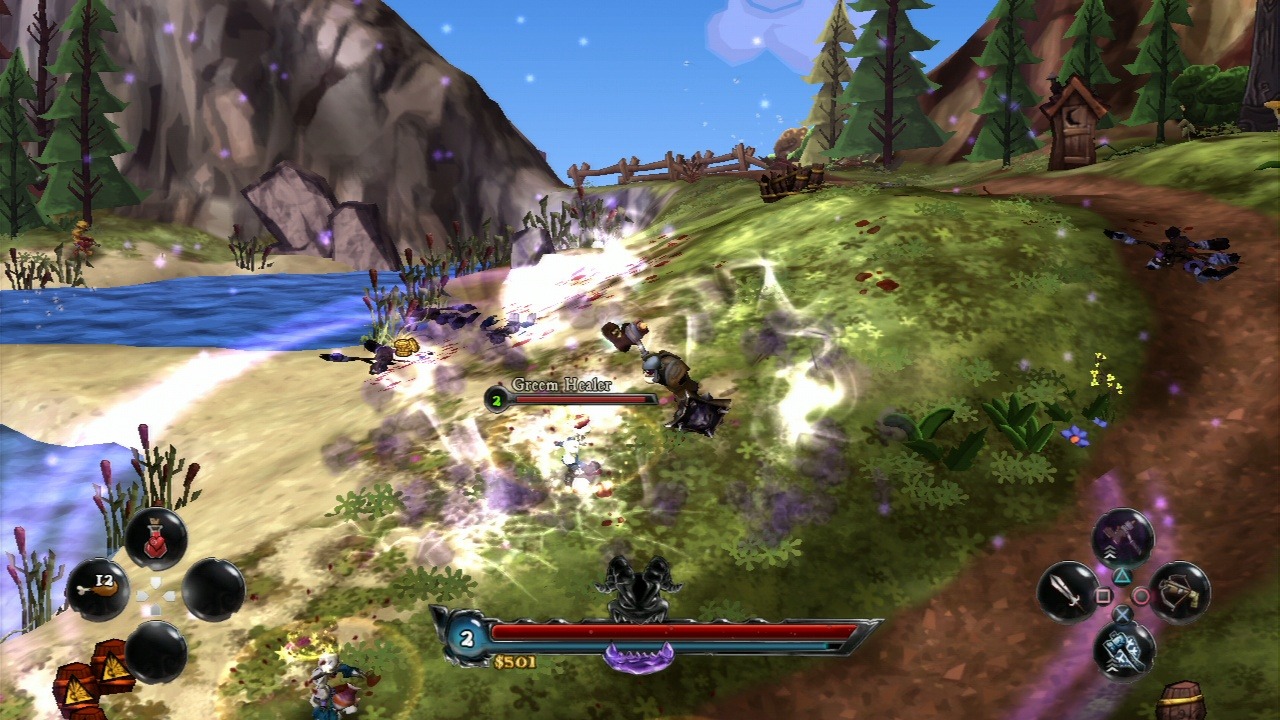Eat the meat drumstick item

(x=96, y=589)
